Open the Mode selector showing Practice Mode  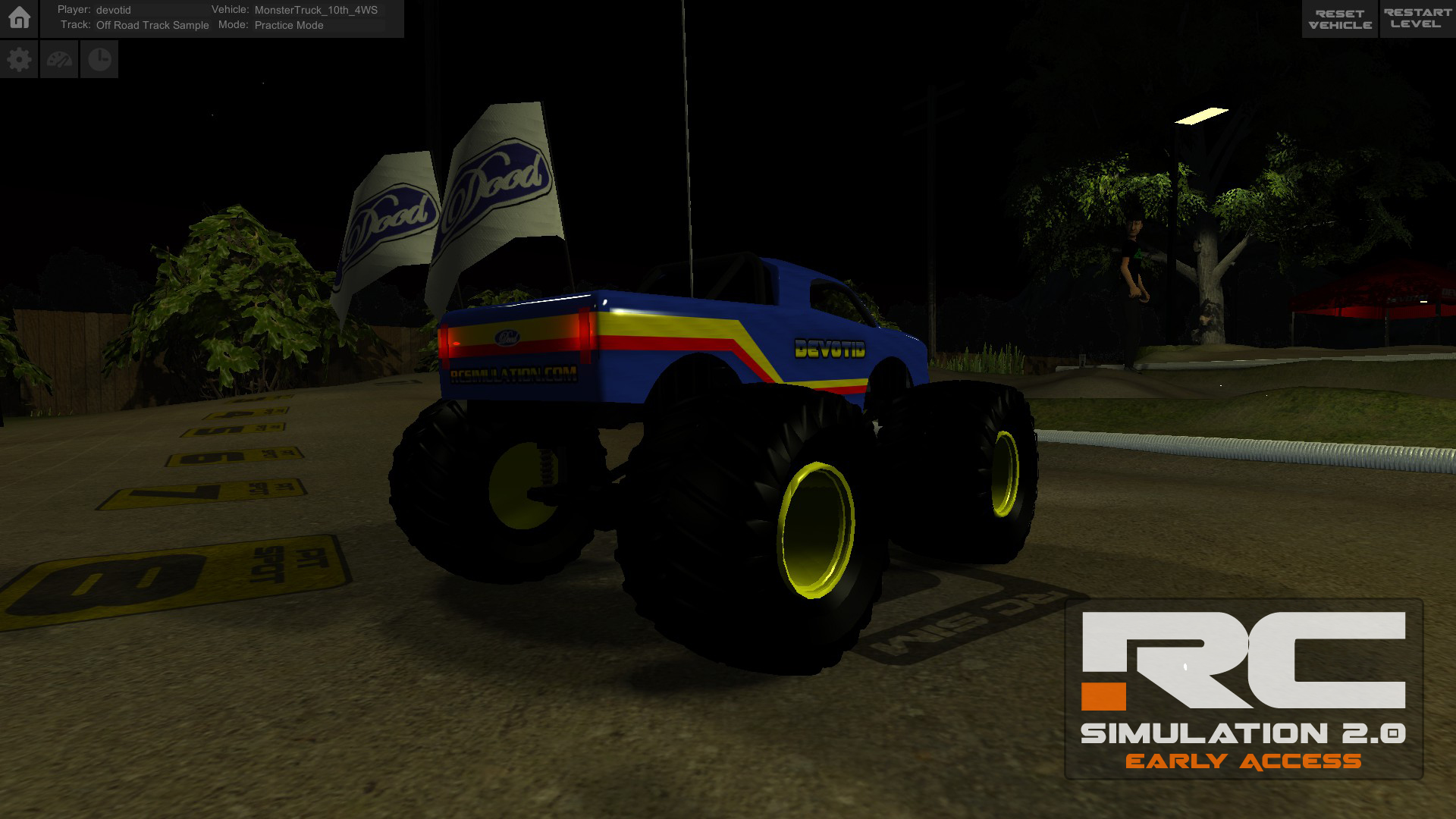point(289,25)
